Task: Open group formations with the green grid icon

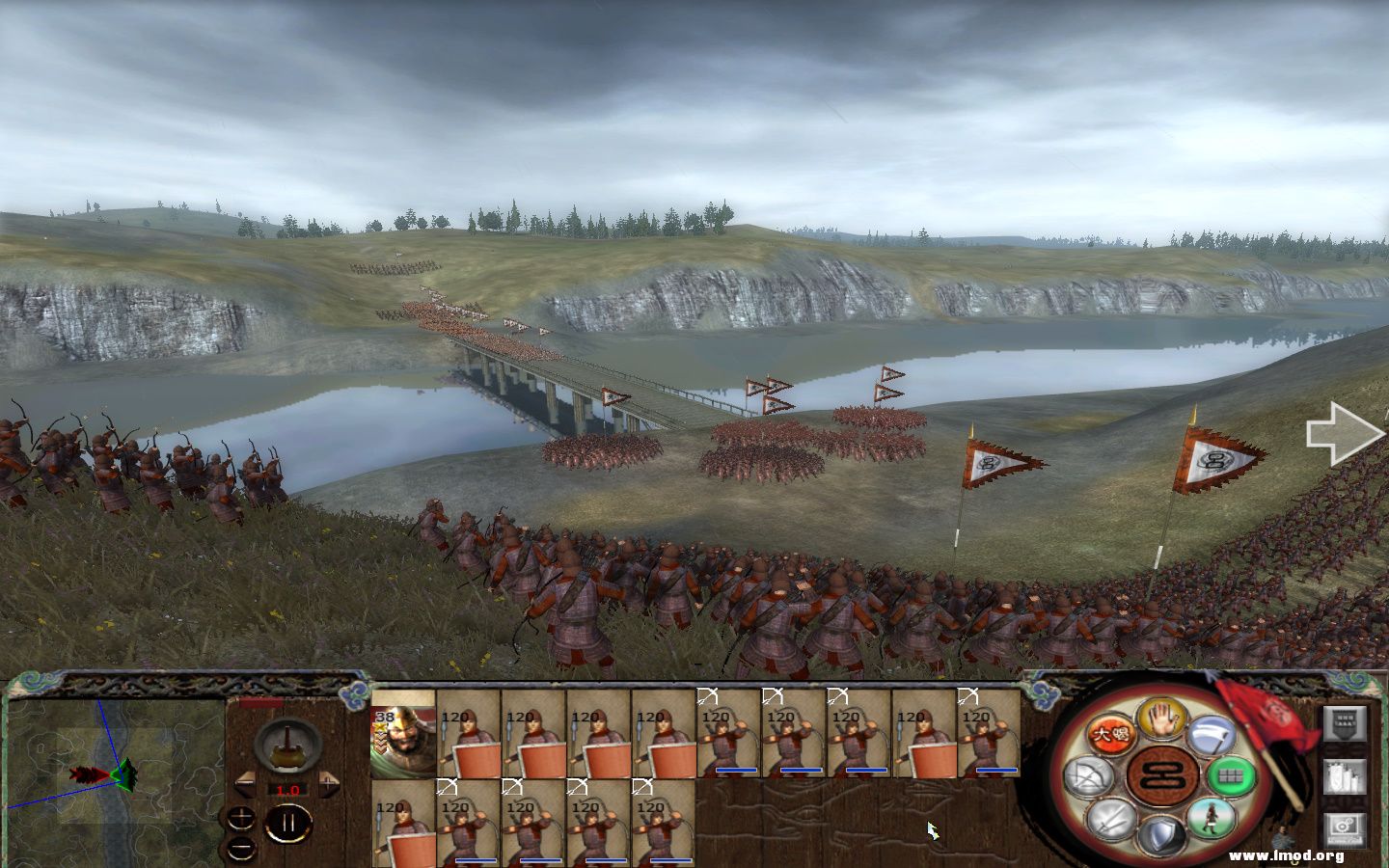Action: coord(1230,776)
